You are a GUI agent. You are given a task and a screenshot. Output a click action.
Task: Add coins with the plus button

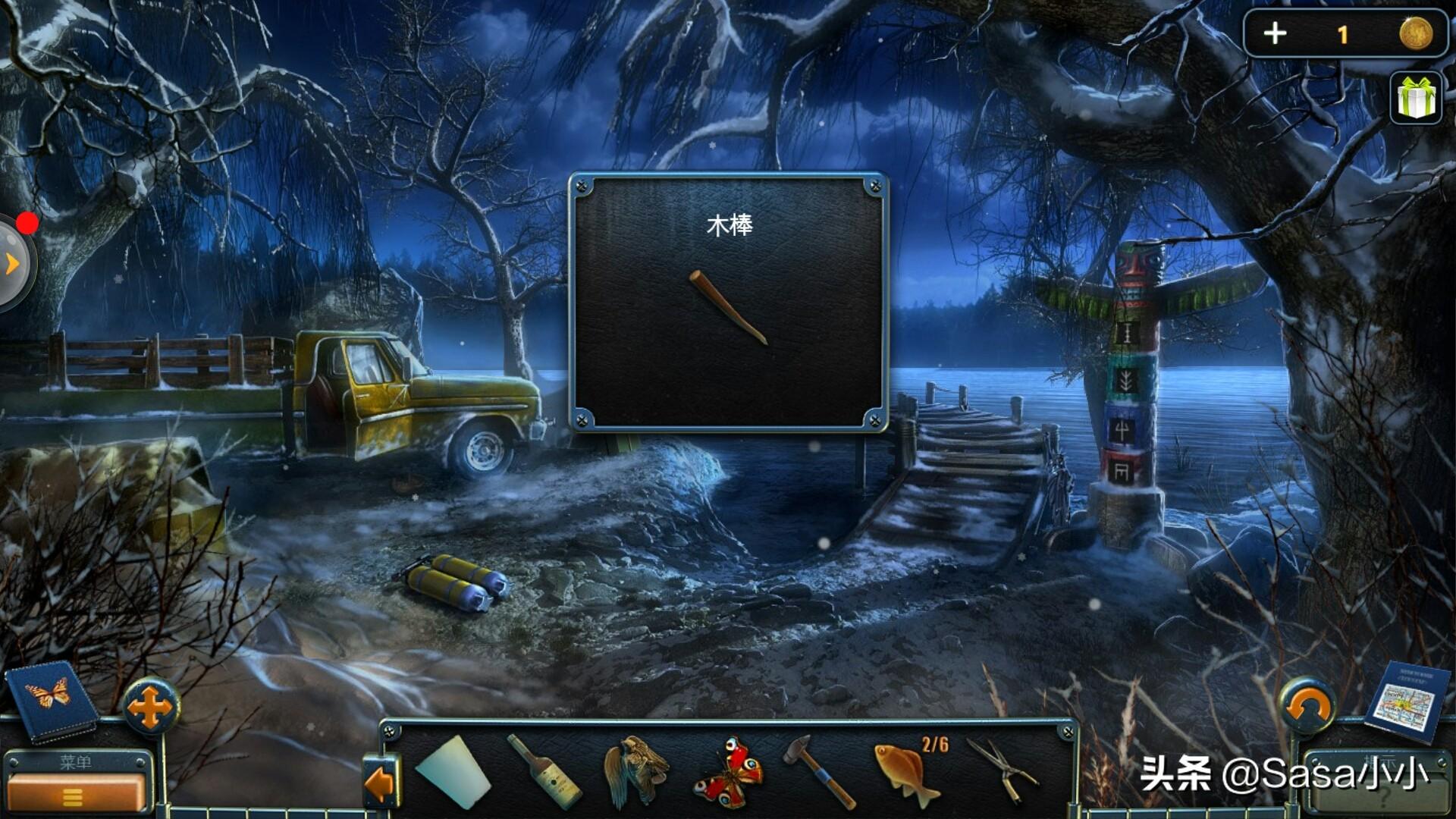[x=1276, y=33]
